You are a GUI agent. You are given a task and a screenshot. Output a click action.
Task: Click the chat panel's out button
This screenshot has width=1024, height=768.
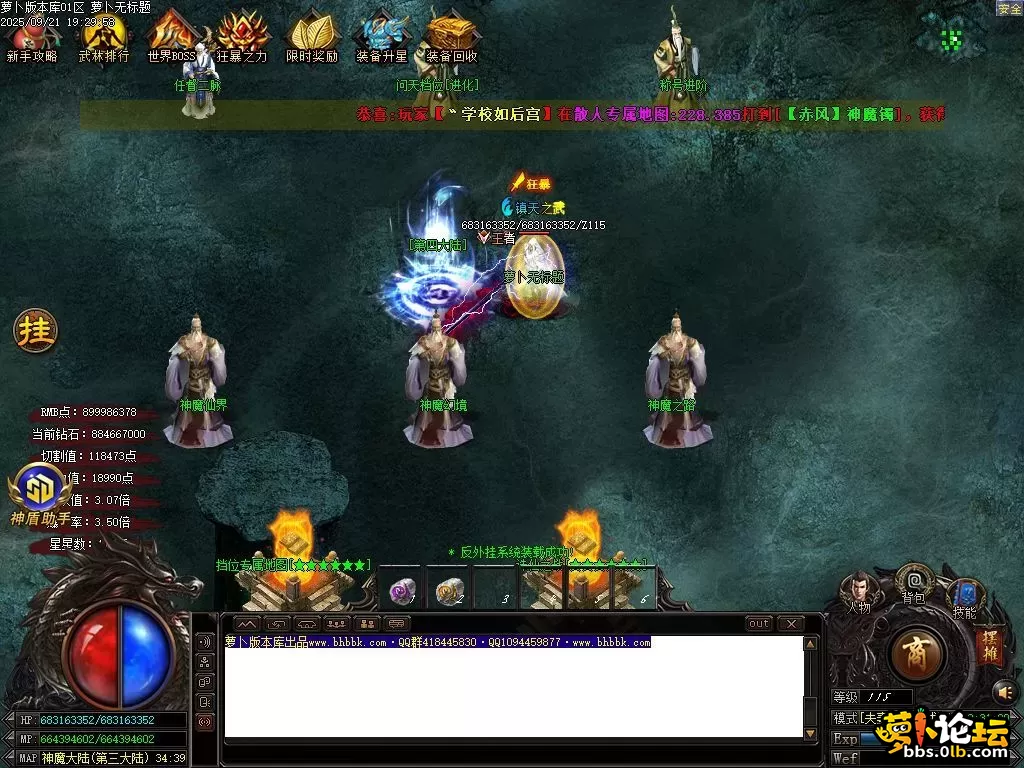pos(759,624)
